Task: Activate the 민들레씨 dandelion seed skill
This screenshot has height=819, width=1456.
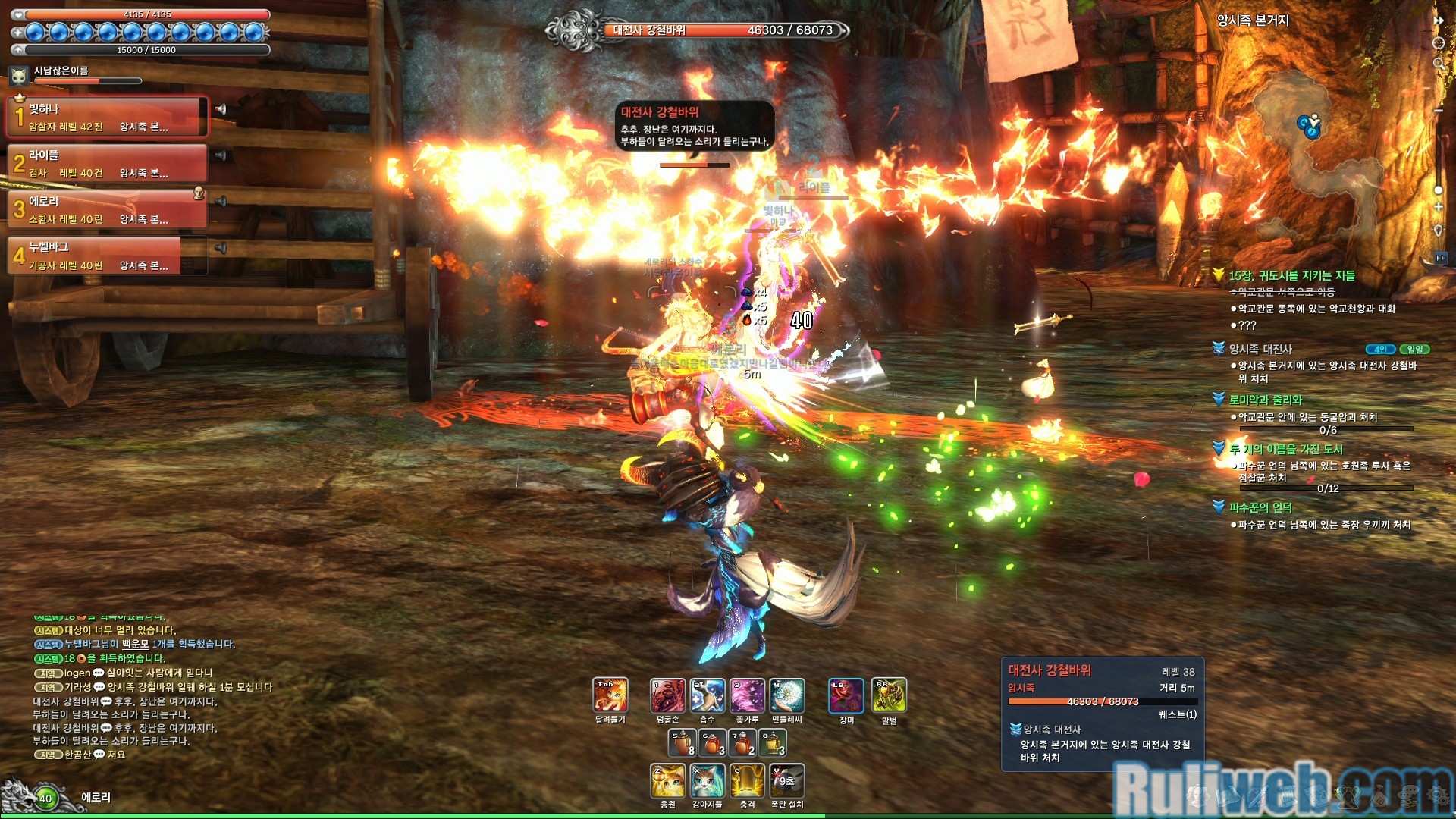Action: point(787,695)
